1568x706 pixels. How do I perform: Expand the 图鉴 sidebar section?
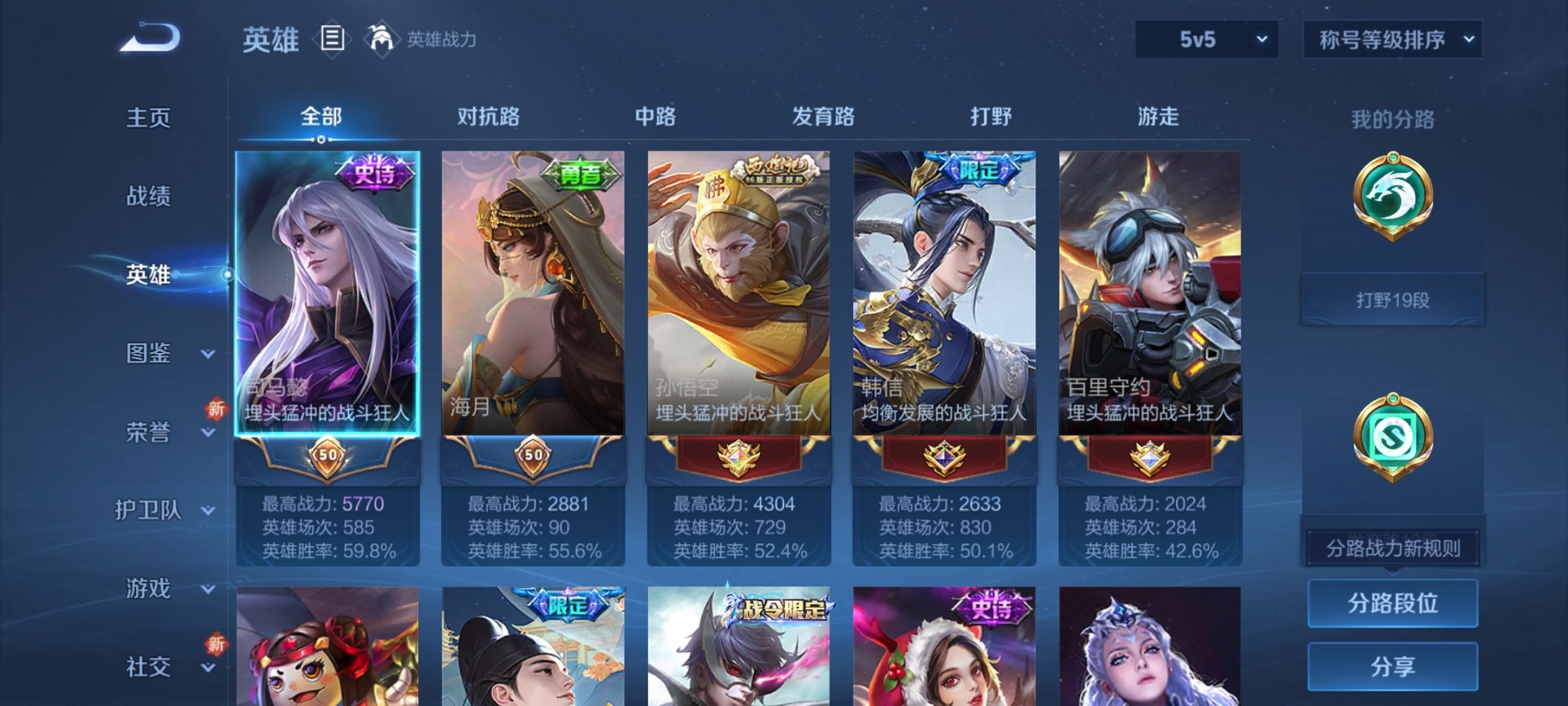coord(148,354)
